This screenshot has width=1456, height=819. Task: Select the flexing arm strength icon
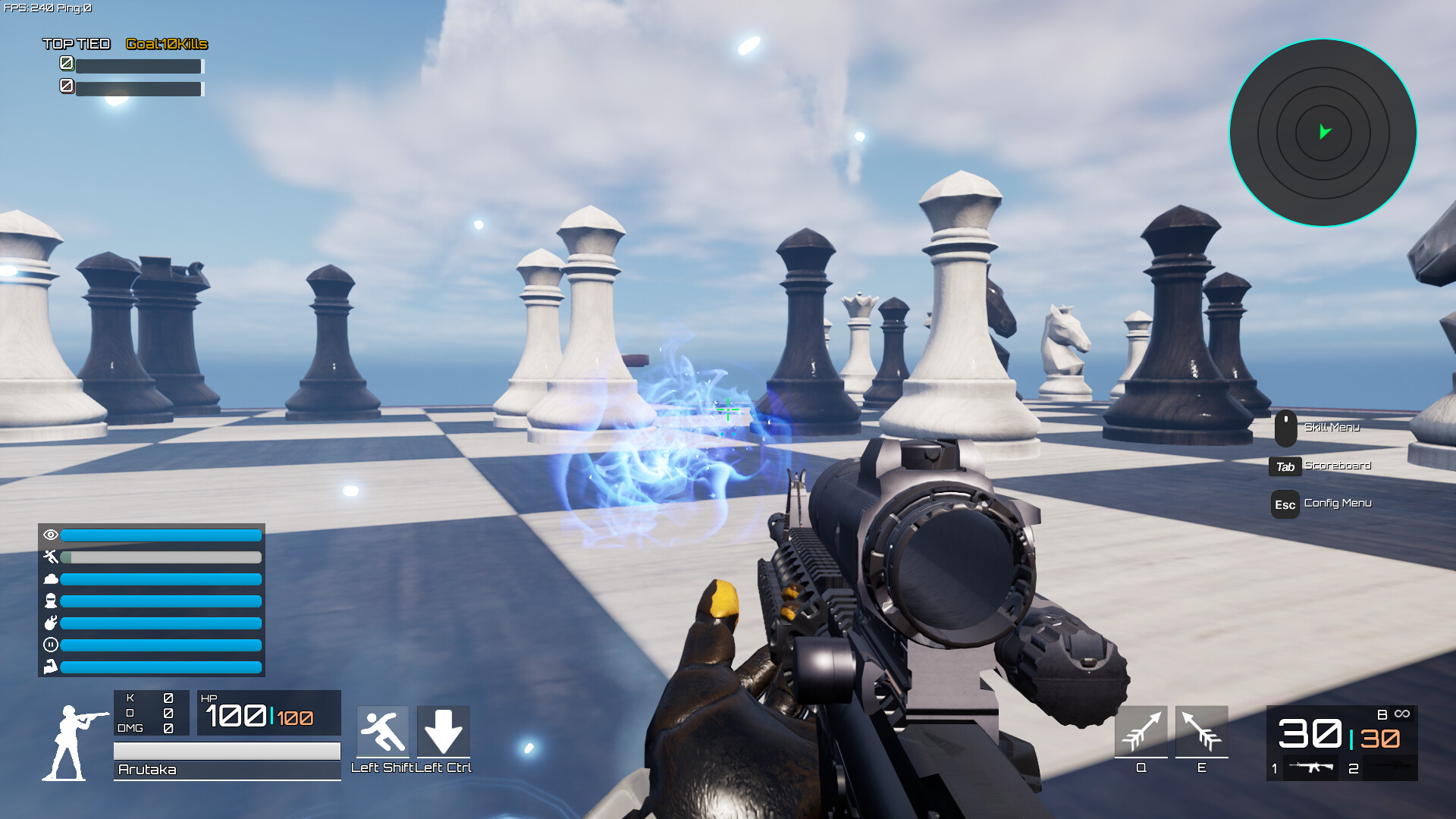[x=50, y=667]
